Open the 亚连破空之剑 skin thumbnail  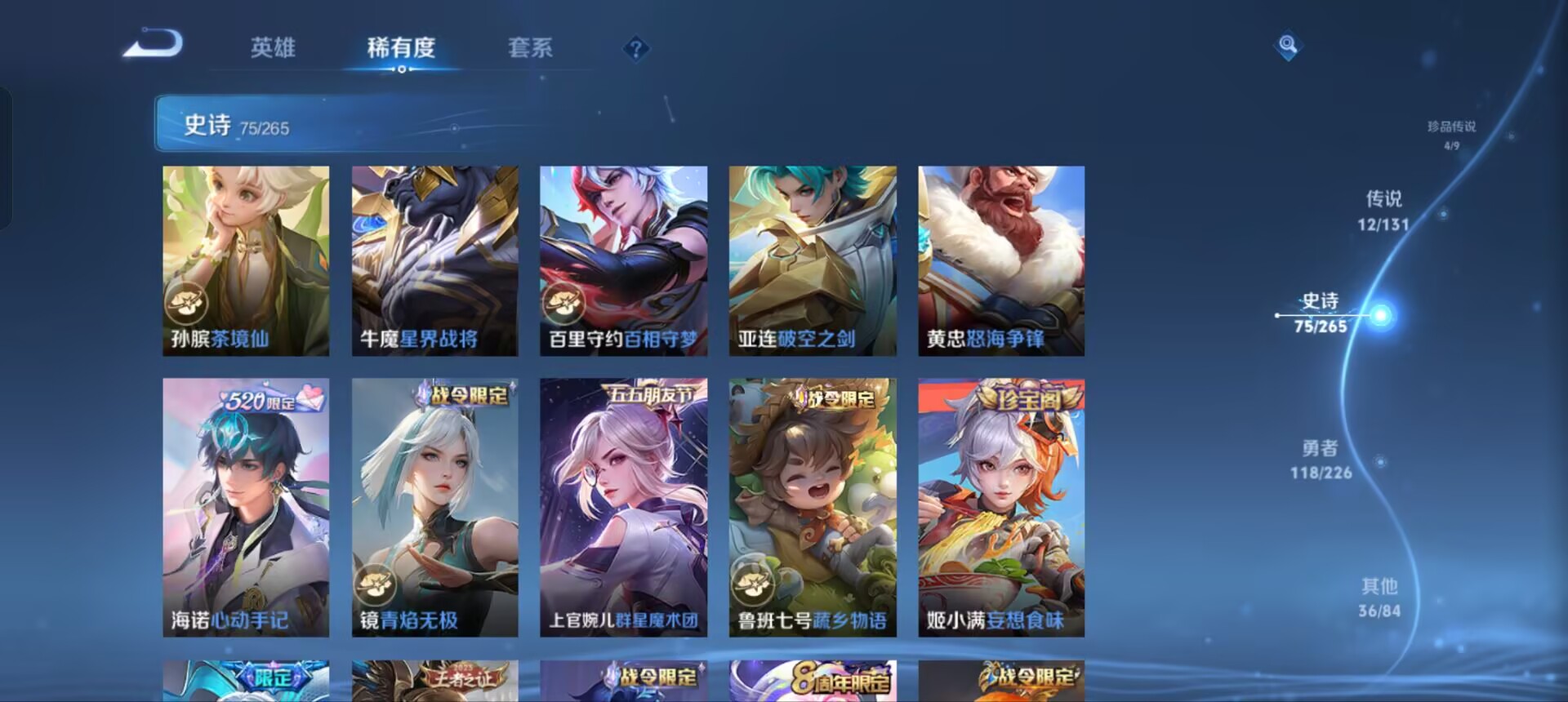click(x=814, y=261)
